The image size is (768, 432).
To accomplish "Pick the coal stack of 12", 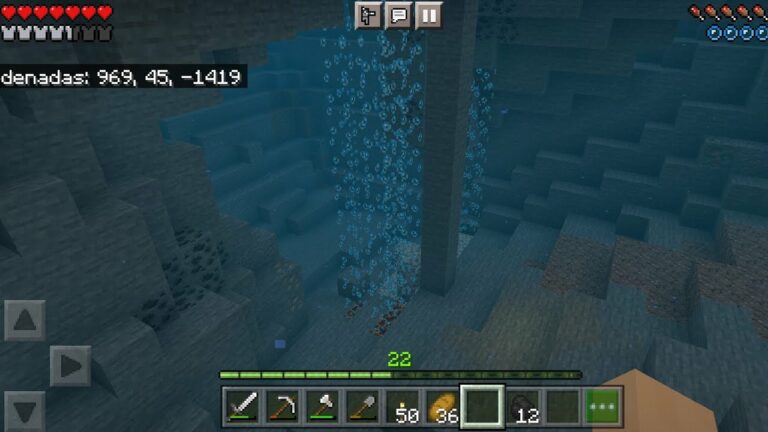I will pyautogui.click(x=522, y=407).
